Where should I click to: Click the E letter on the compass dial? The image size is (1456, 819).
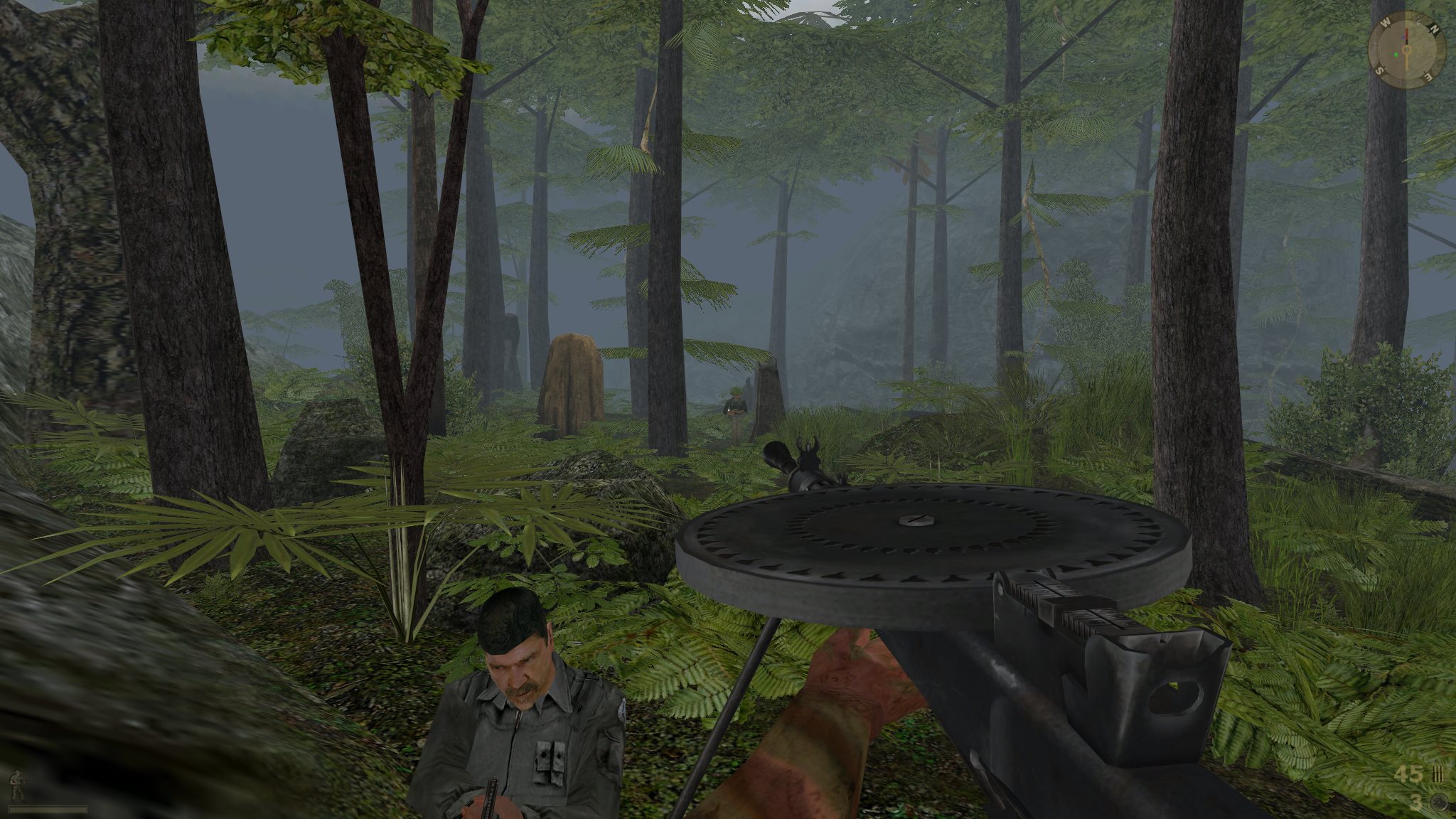click(x=1428, y=76)
